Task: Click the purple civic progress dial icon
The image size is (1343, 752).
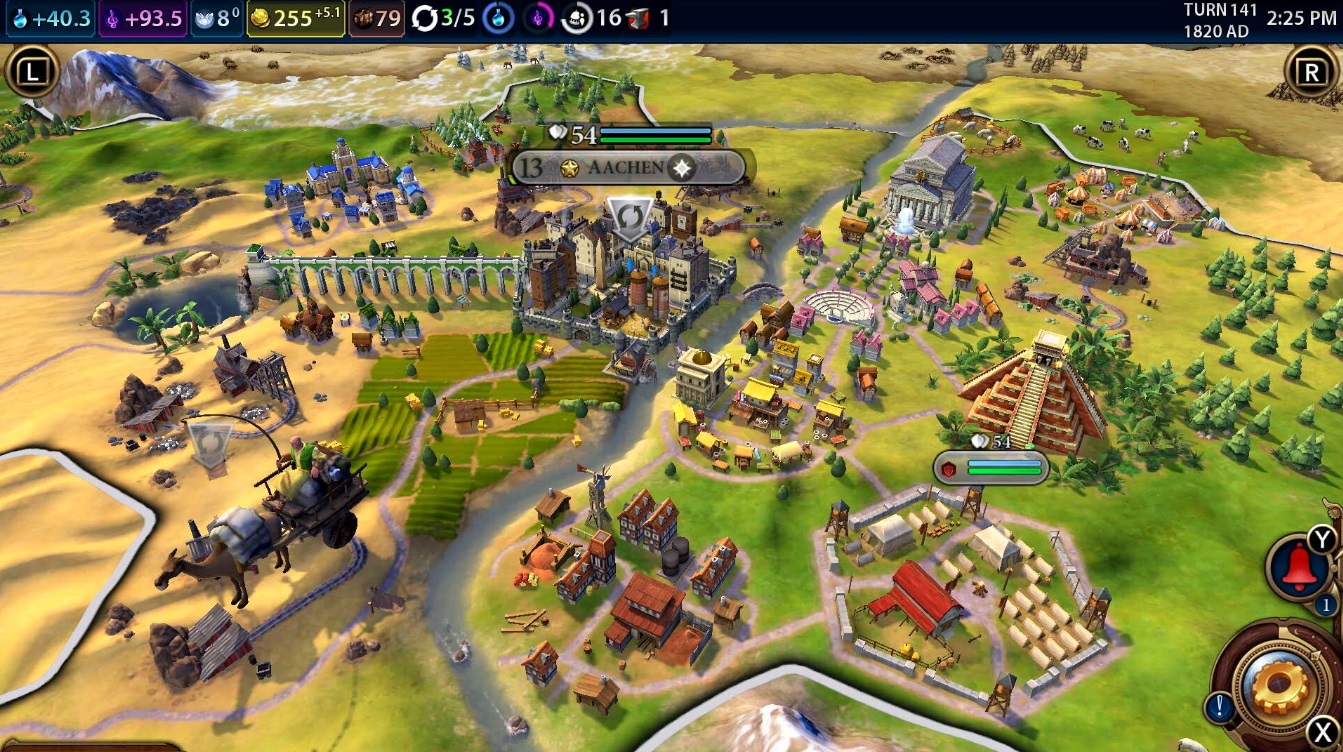Action: [x=539, y=16]
